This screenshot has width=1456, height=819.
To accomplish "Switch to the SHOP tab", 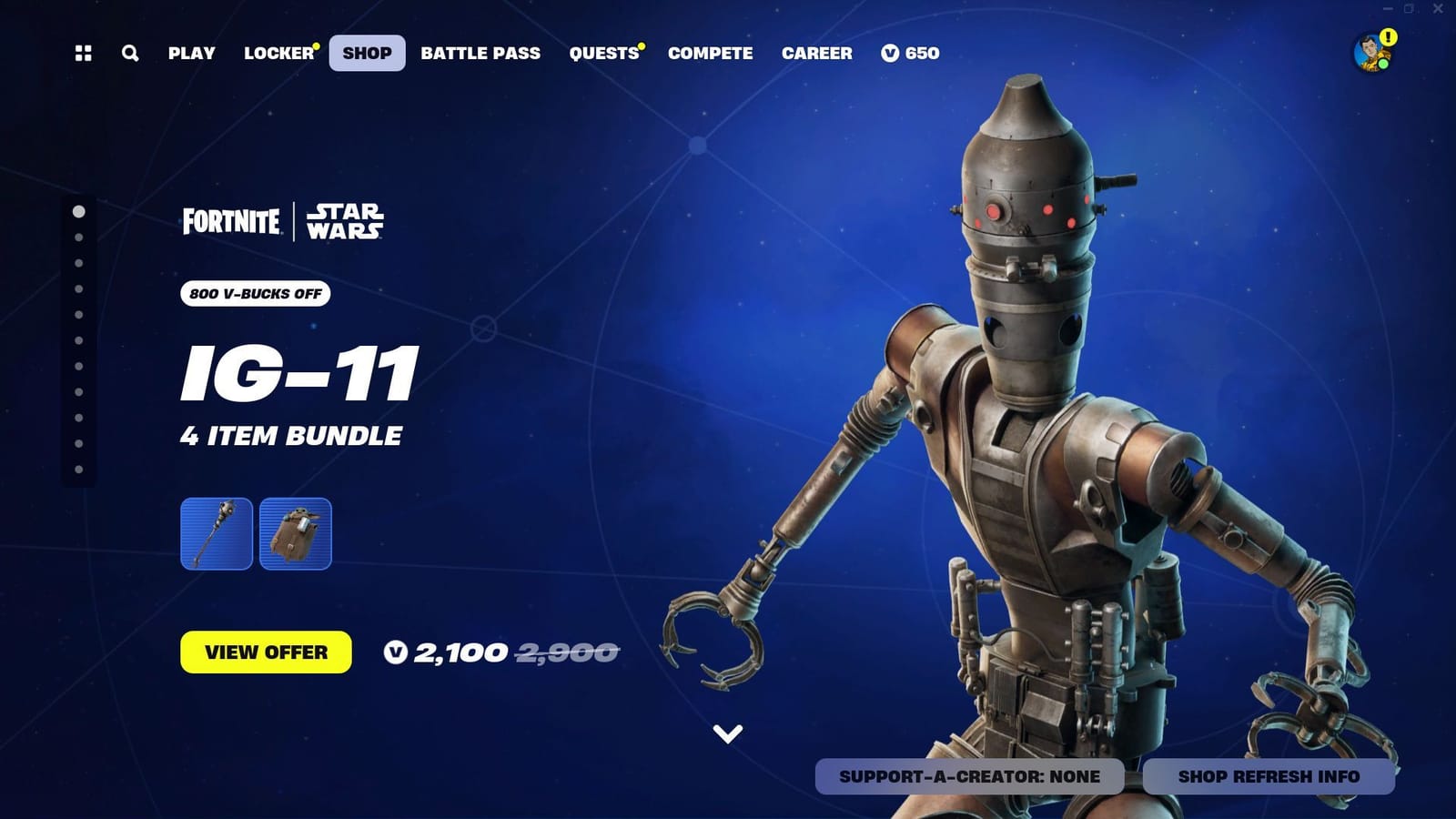I will click(367, 53).
